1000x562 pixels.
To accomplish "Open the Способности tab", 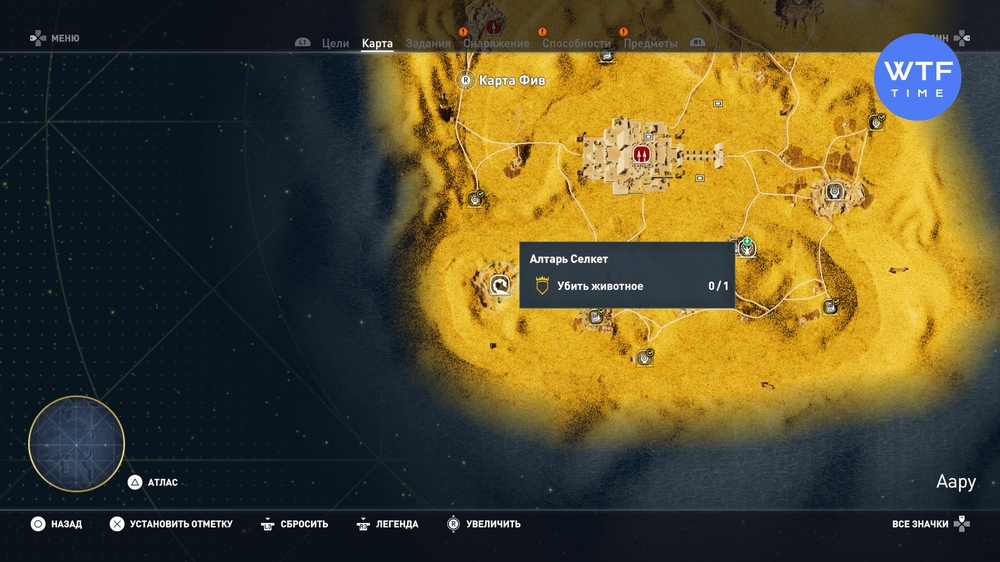I will click(x=576, y=44).
